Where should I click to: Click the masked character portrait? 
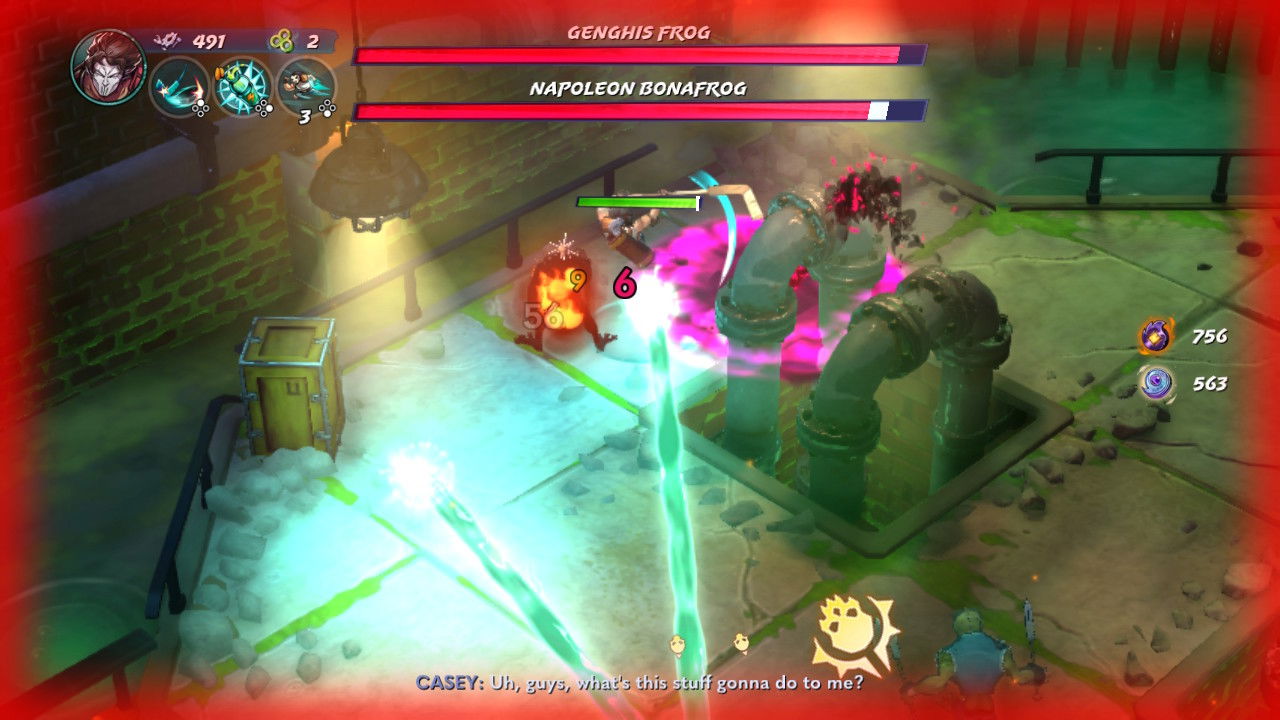pyautogui.click(x=108, y=66)
